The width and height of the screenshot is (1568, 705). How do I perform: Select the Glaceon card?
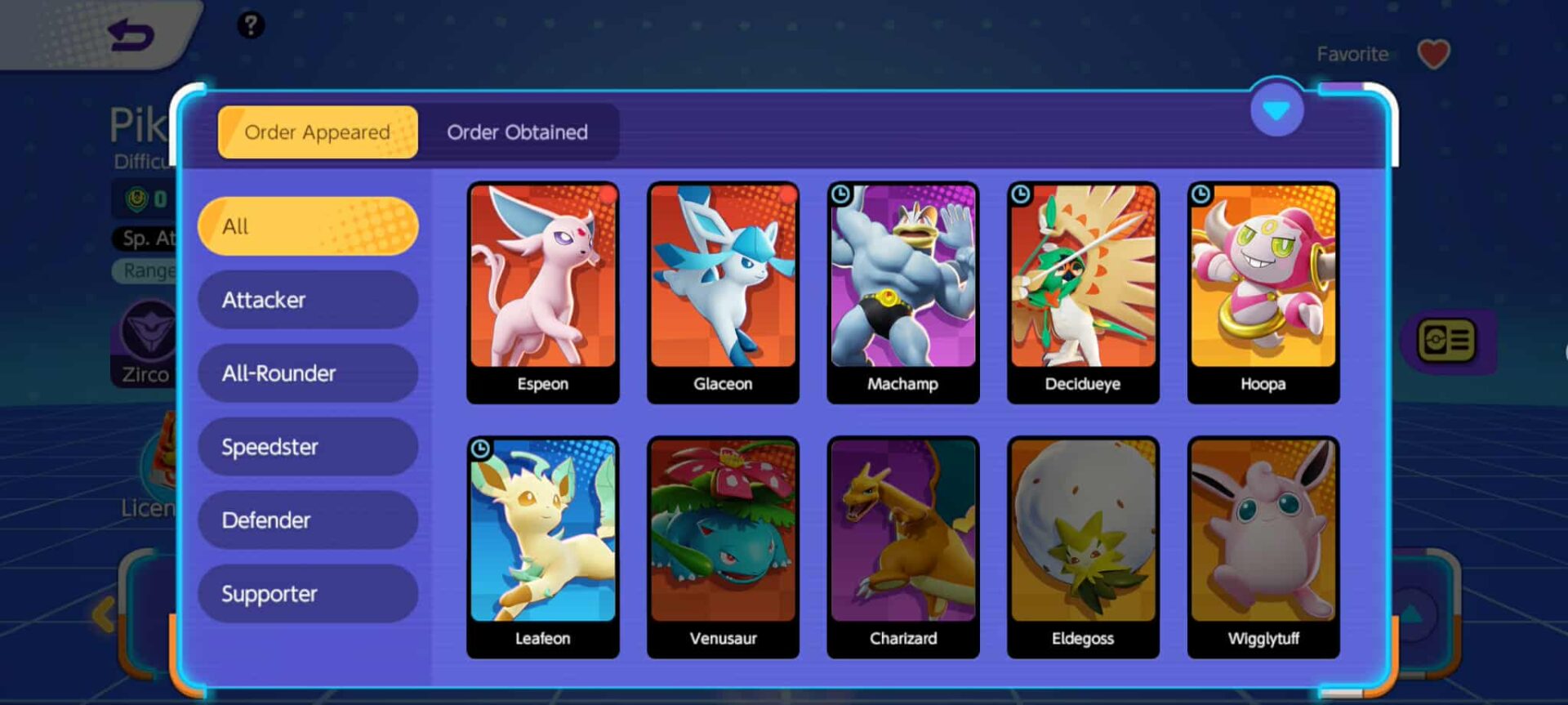723,292
